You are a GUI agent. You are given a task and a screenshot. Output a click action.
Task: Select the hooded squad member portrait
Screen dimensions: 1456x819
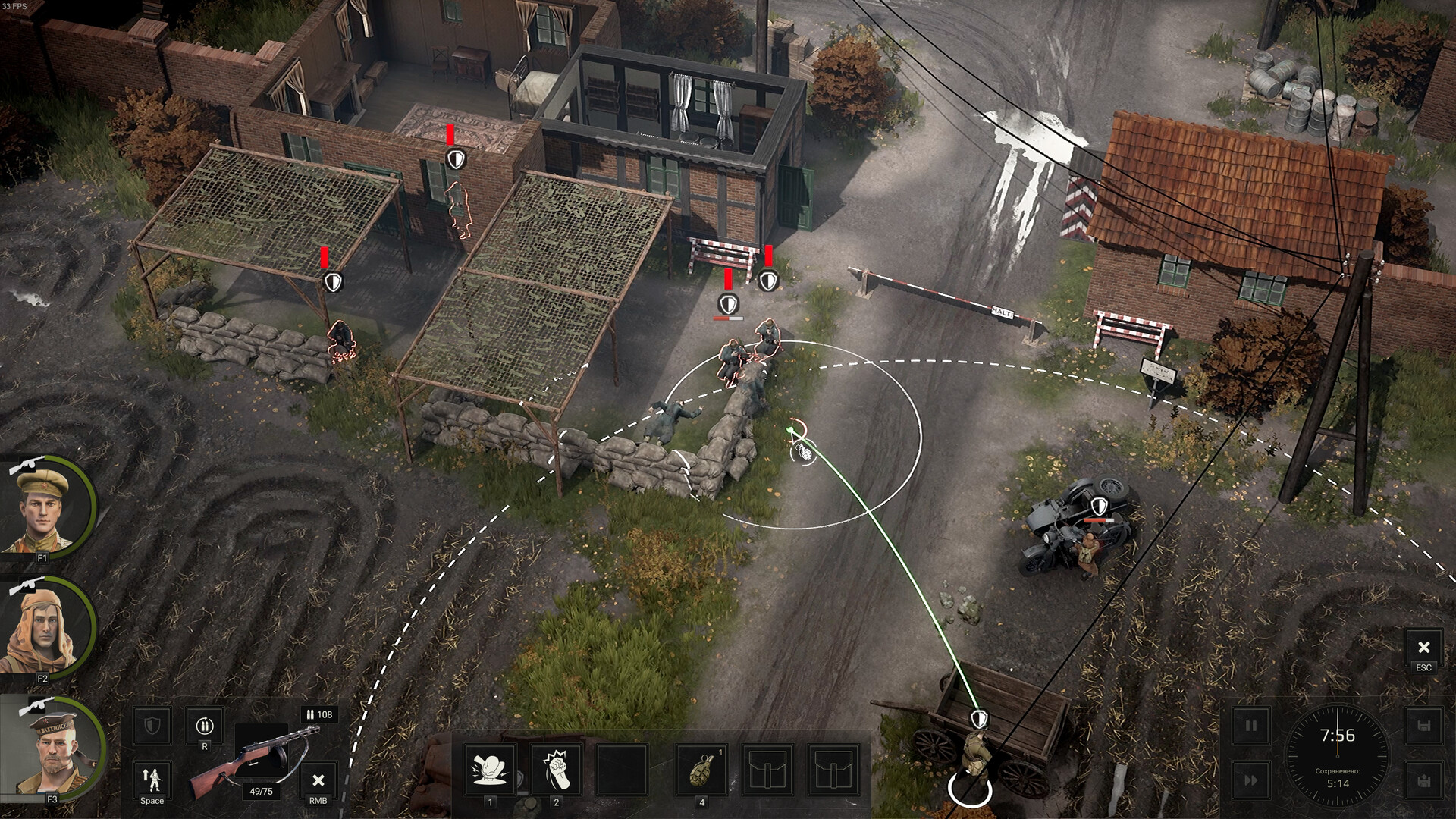coord(44,628)
